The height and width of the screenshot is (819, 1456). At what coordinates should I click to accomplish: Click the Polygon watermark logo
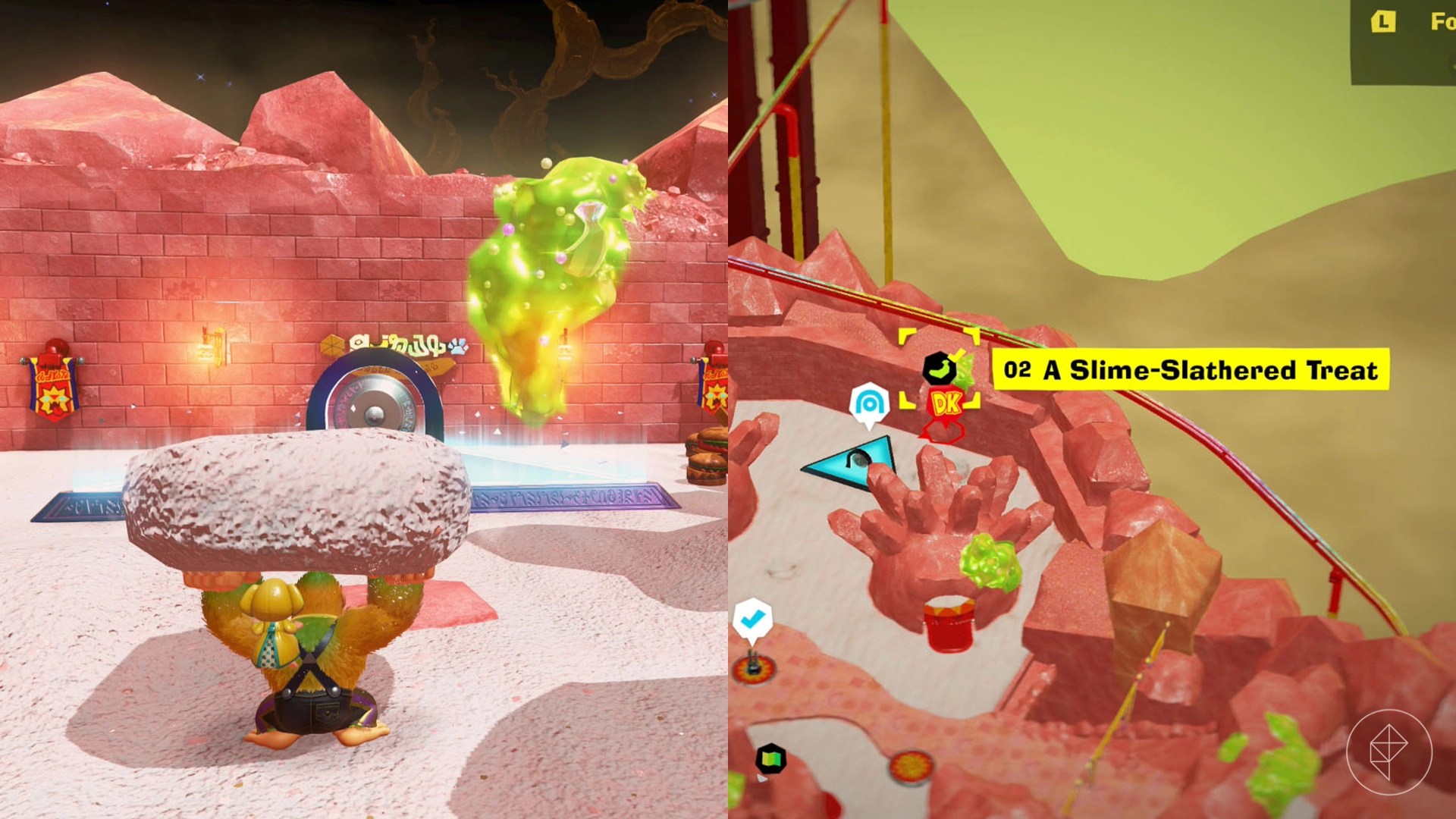[x=1389, y=752]
